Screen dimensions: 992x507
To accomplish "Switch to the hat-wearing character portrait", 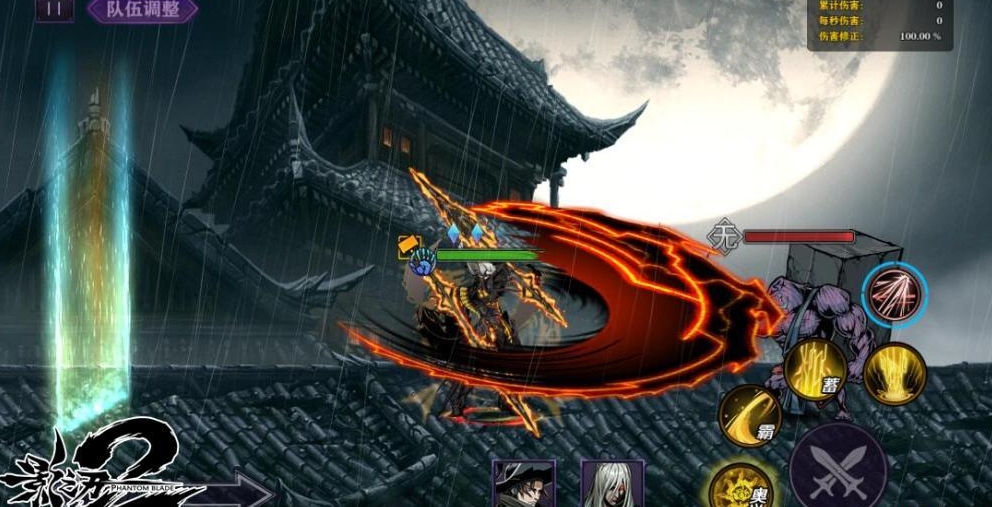I will click(x=524, y=484).
